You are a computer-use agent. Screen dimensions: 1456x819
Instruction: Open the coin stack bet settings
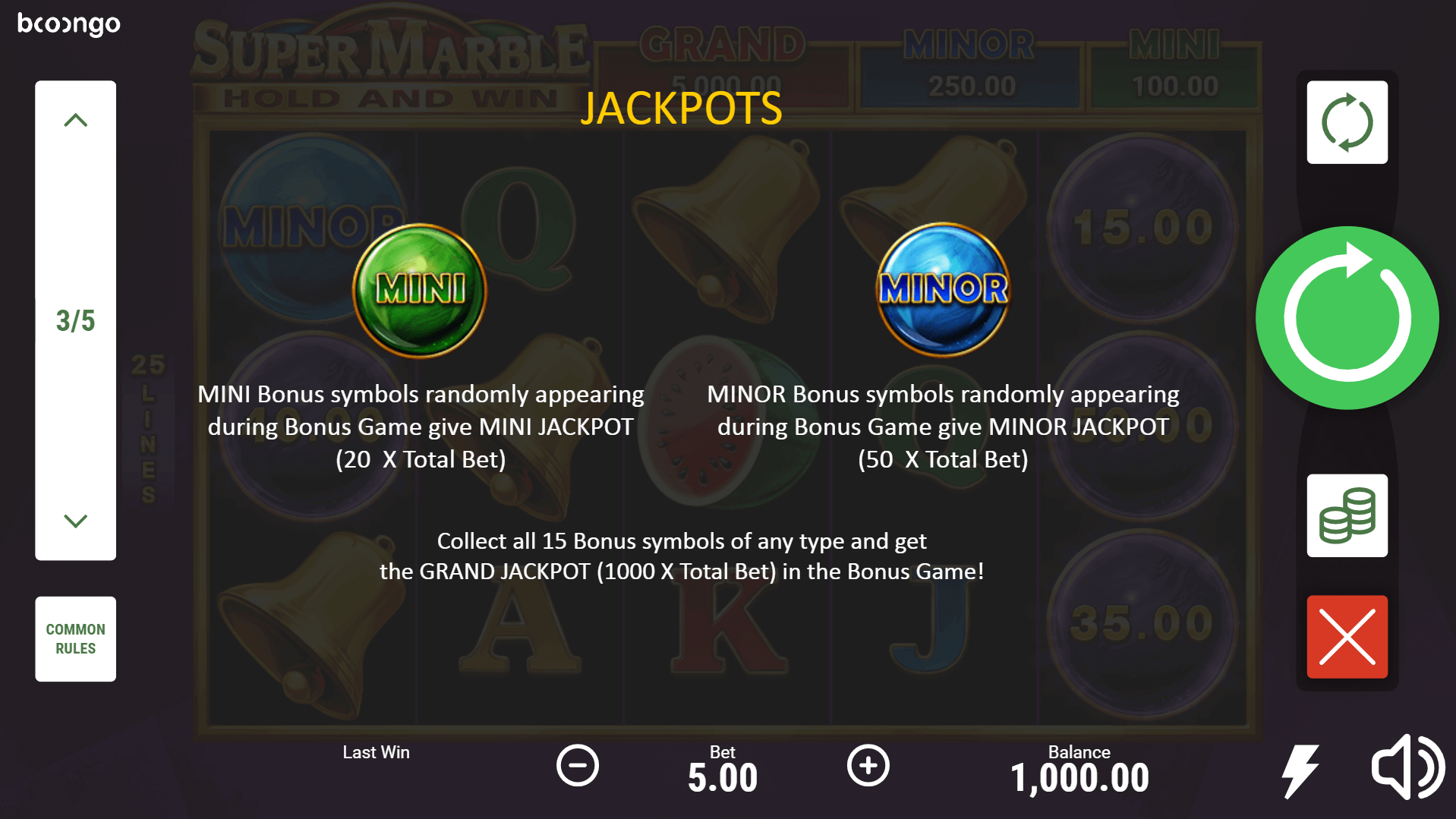1347,516
